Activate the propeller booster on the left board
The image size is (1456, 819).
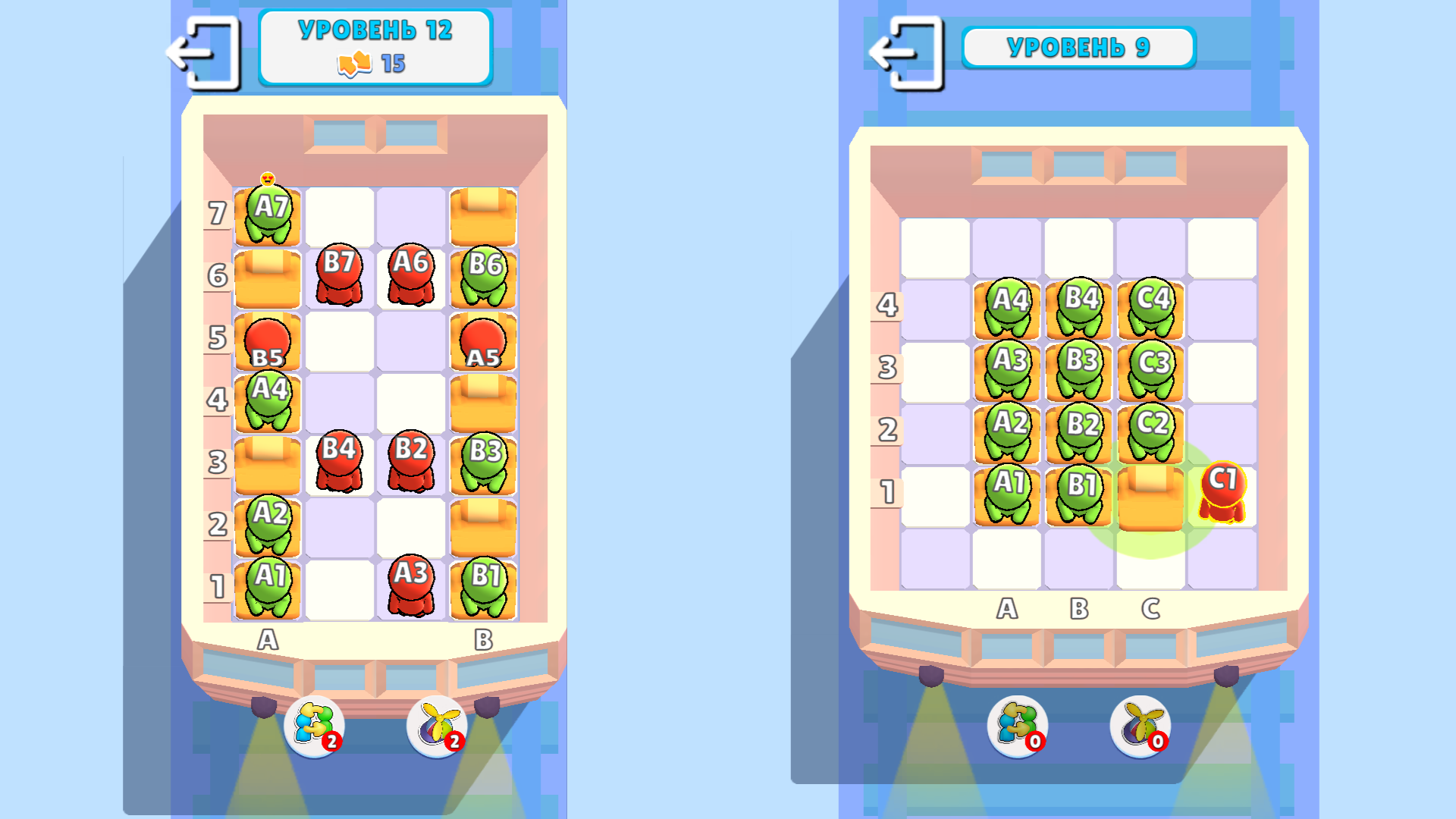tap(436, 726)
